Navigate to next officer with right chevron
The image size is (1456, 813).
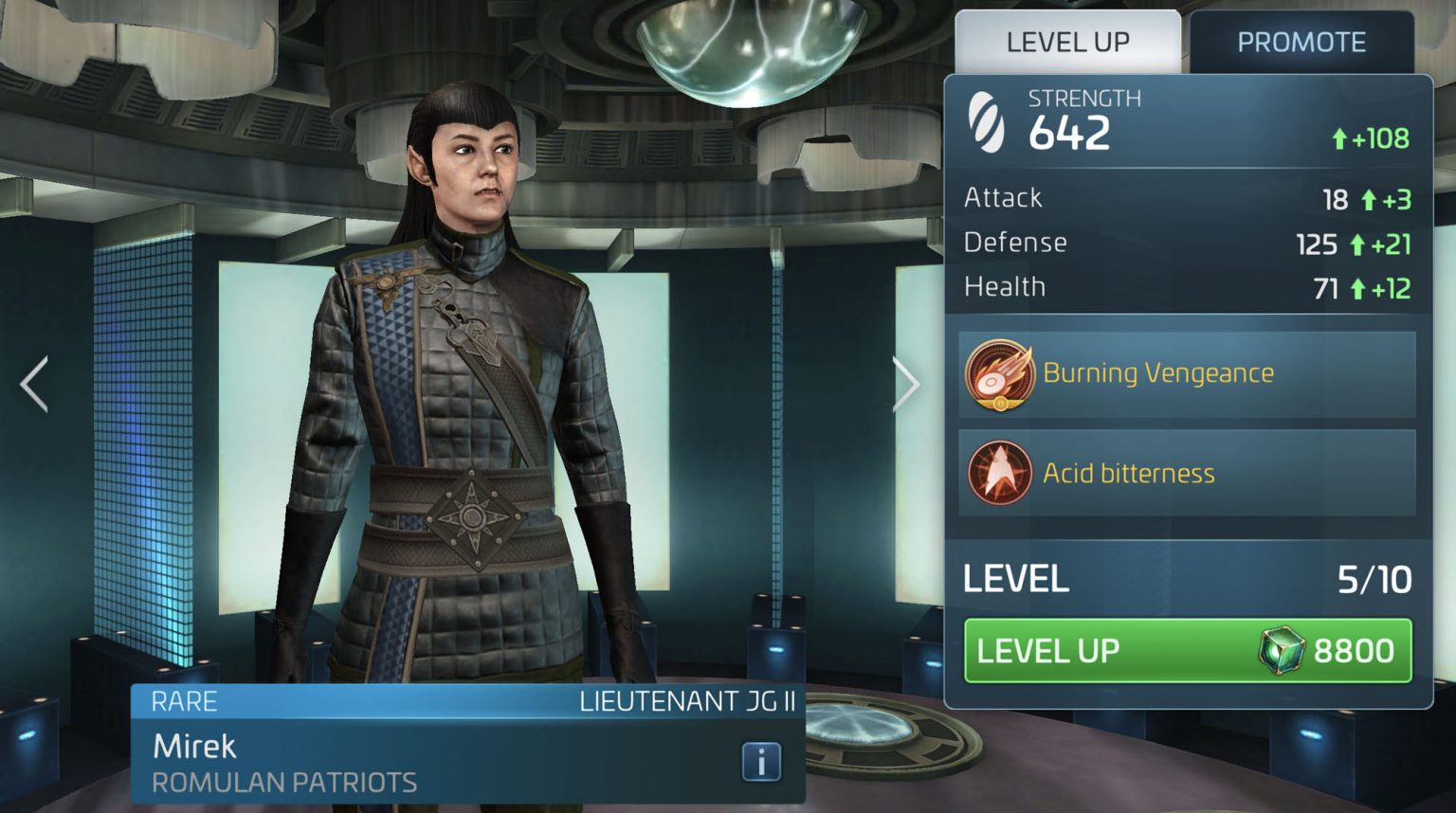909,383
